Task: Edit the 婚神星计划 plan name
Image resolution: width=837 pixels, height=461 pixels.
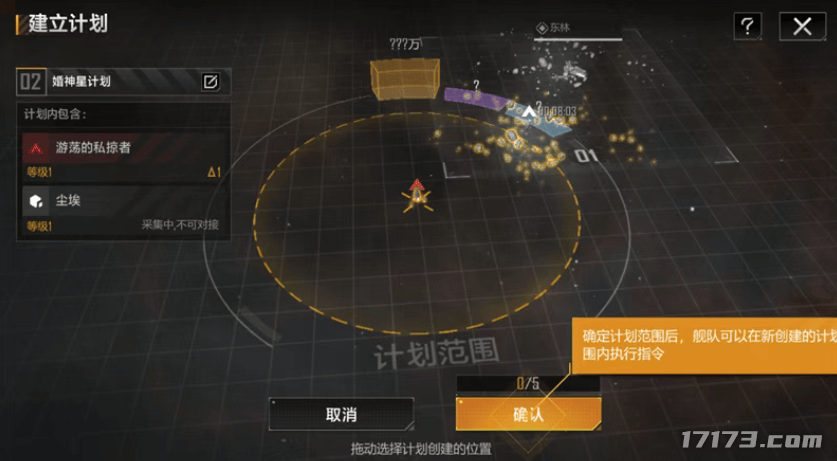Action: pyautogui.click(x=211, y=82)
